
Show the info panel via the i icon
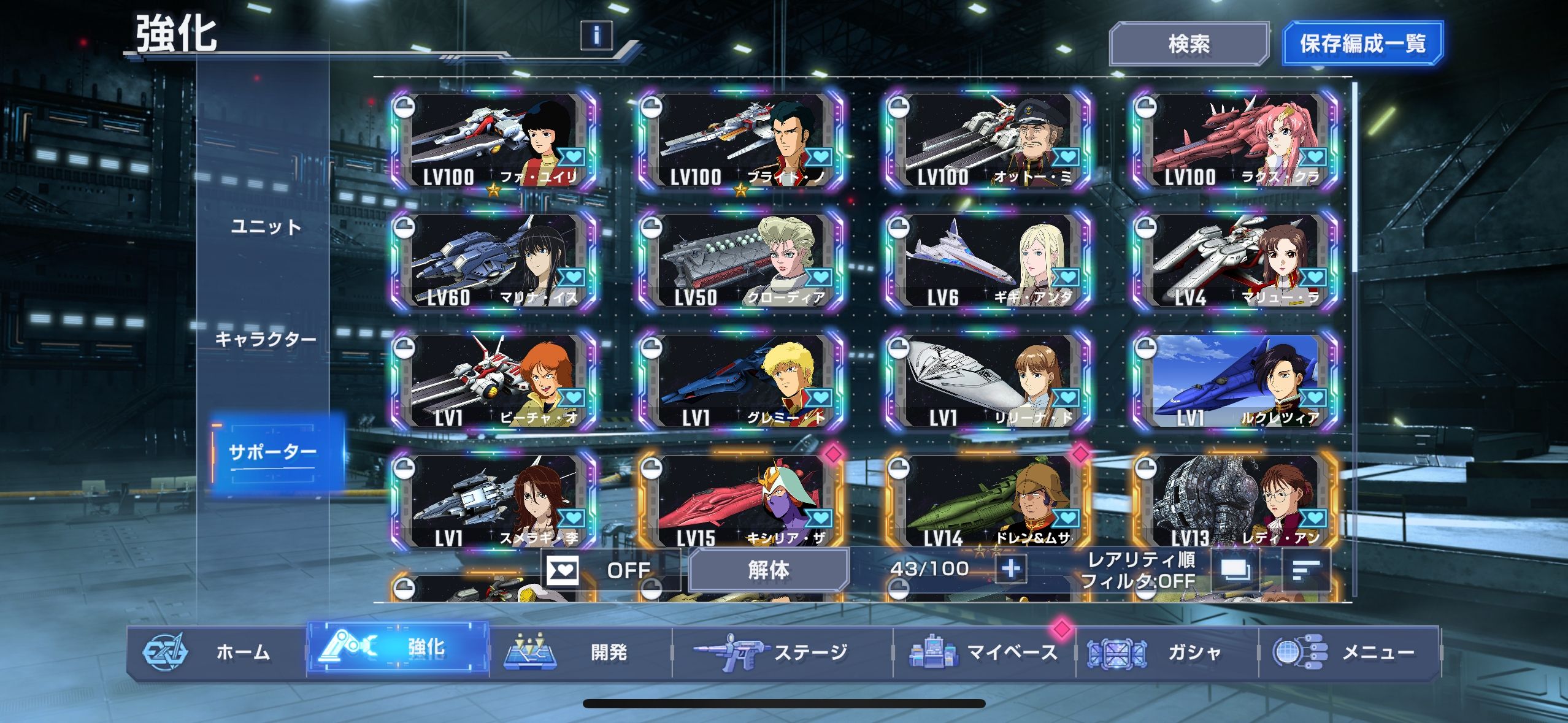click(x=596, y=35)
